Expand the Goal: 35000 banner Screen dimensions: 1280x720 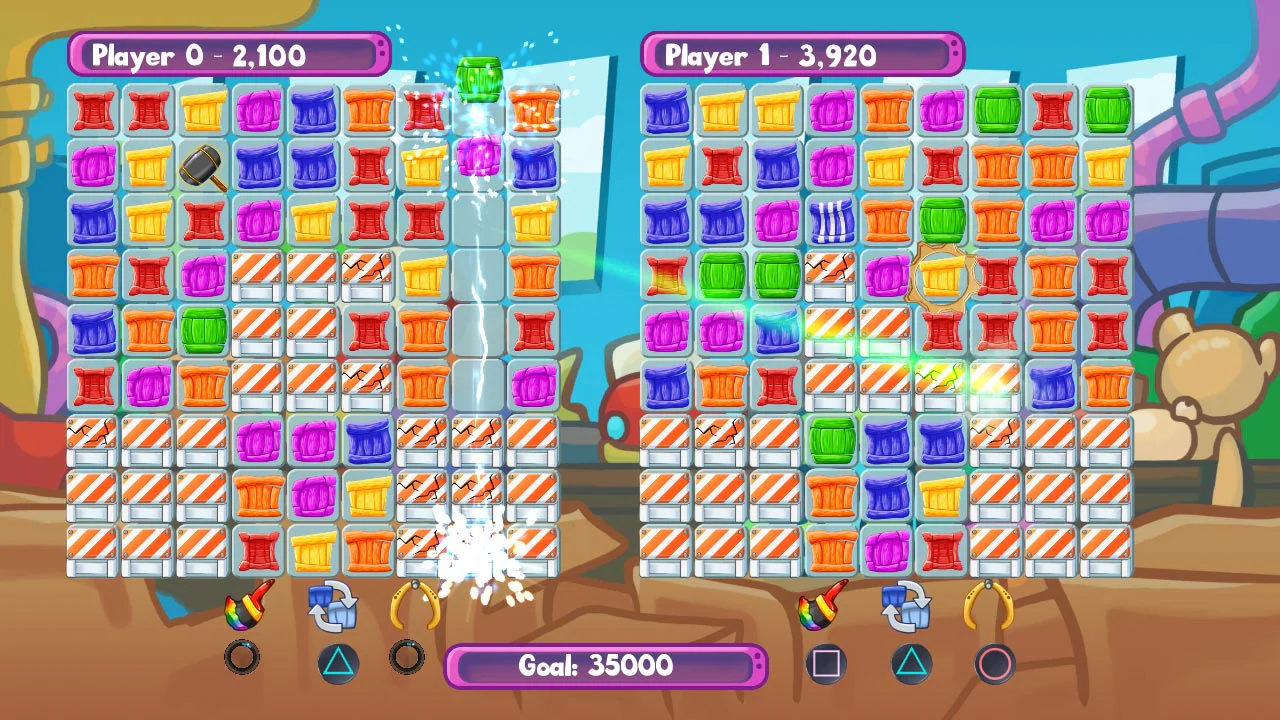(605, 666)
